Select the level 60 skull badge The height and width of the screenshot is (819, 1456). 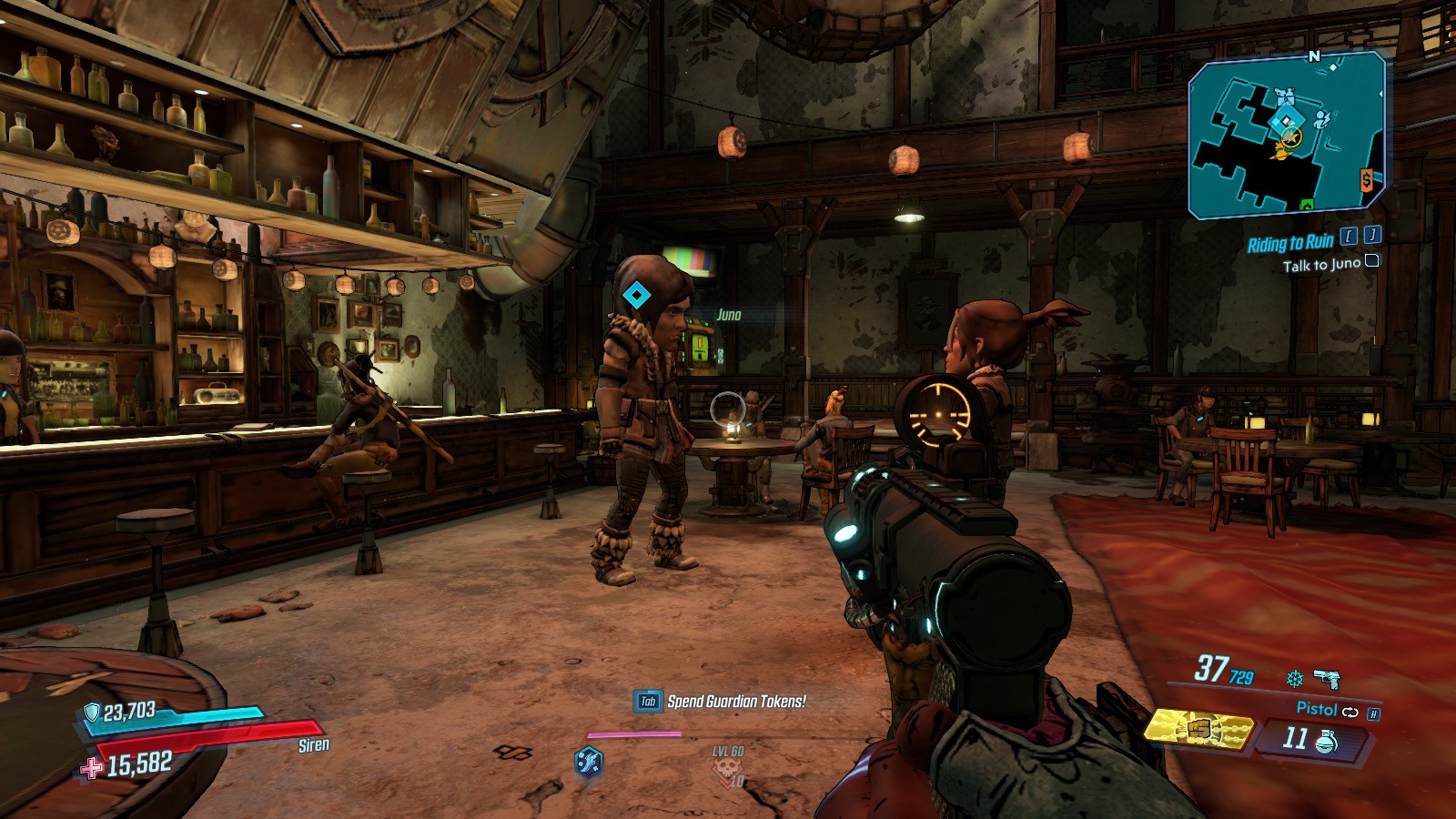pyautogui.click(x=728, y=769)
